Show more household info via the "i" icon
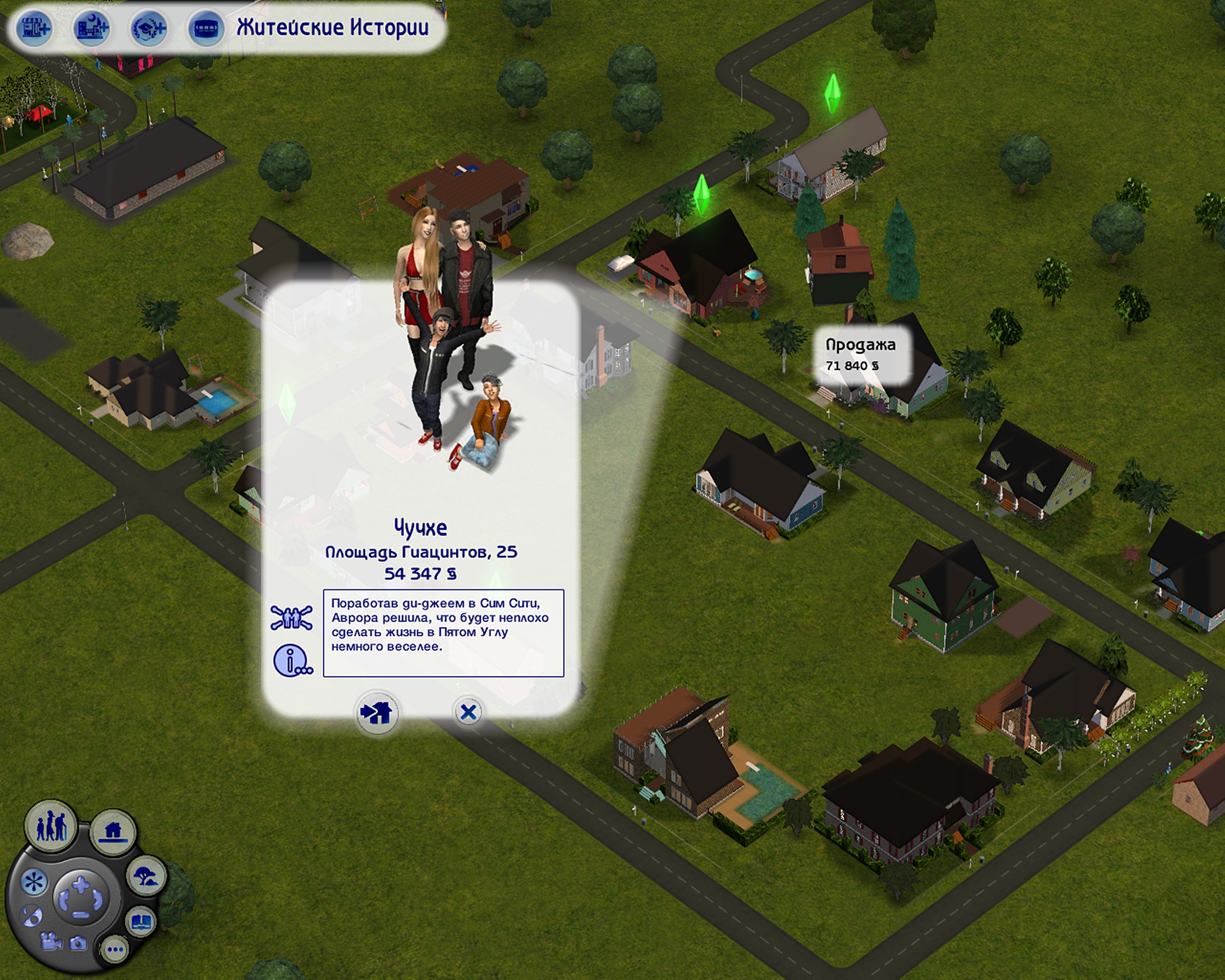The width and height of the screenshot is (1225, 980). [x=292, y=660]
